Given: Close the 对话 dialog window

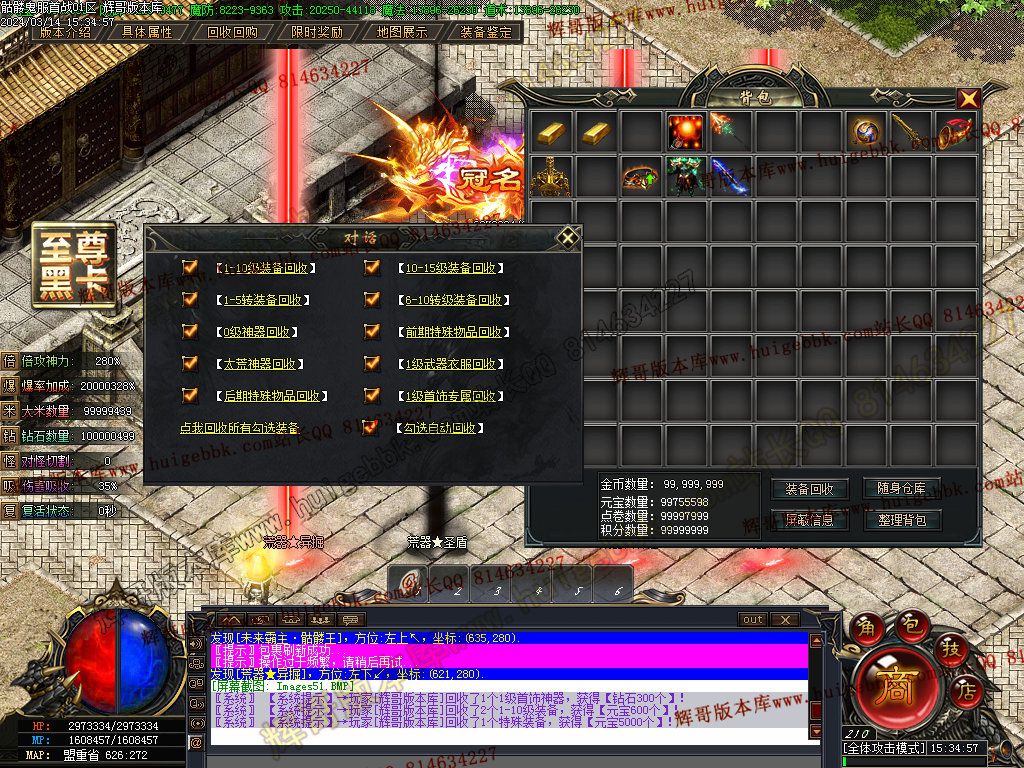Looking at the screenshot, I should pyautogui.click(x=568, y=238).
